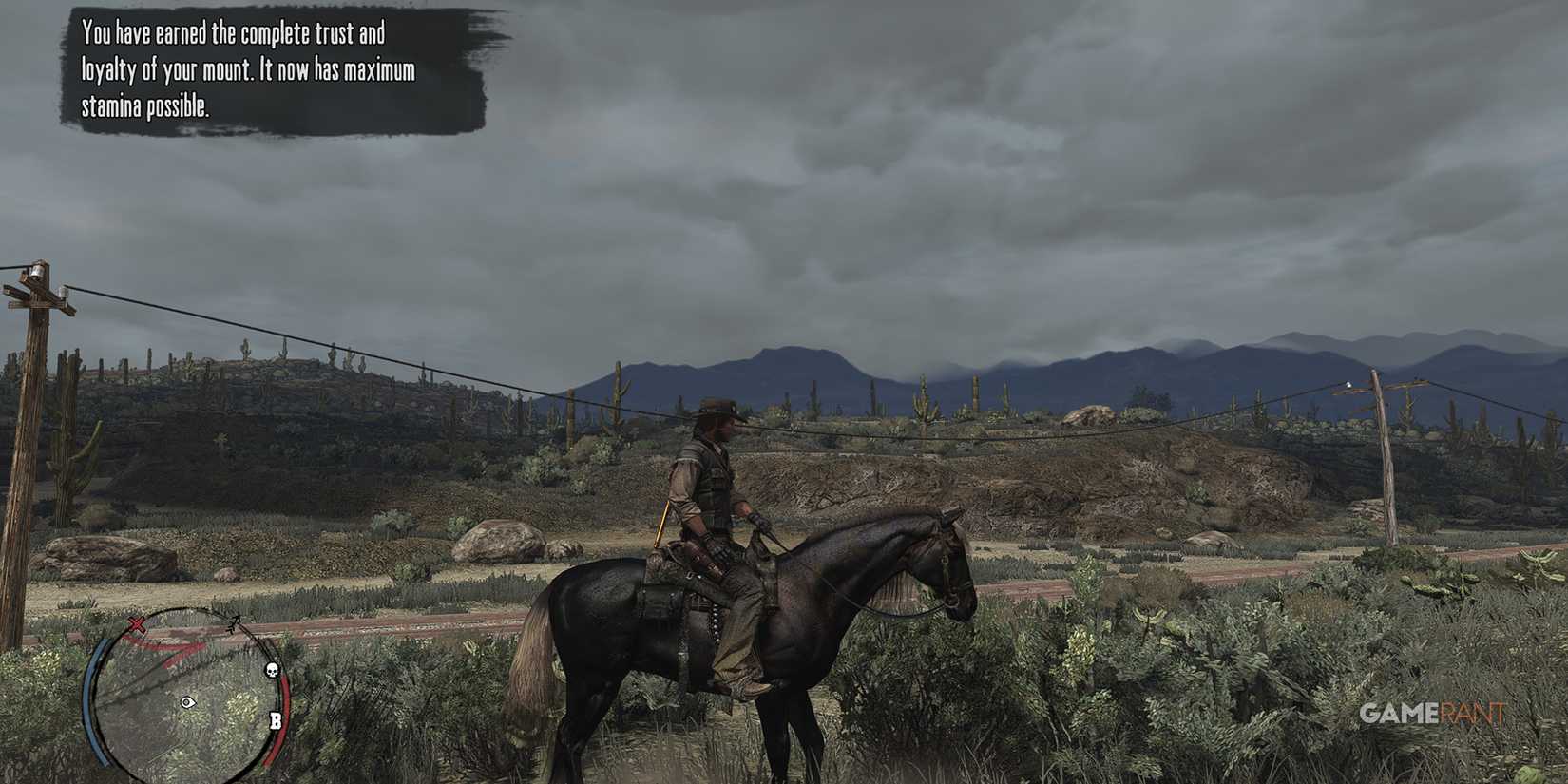
Task: Click the letter B mission marker on the minimap
Action: (x=276, y=721)
